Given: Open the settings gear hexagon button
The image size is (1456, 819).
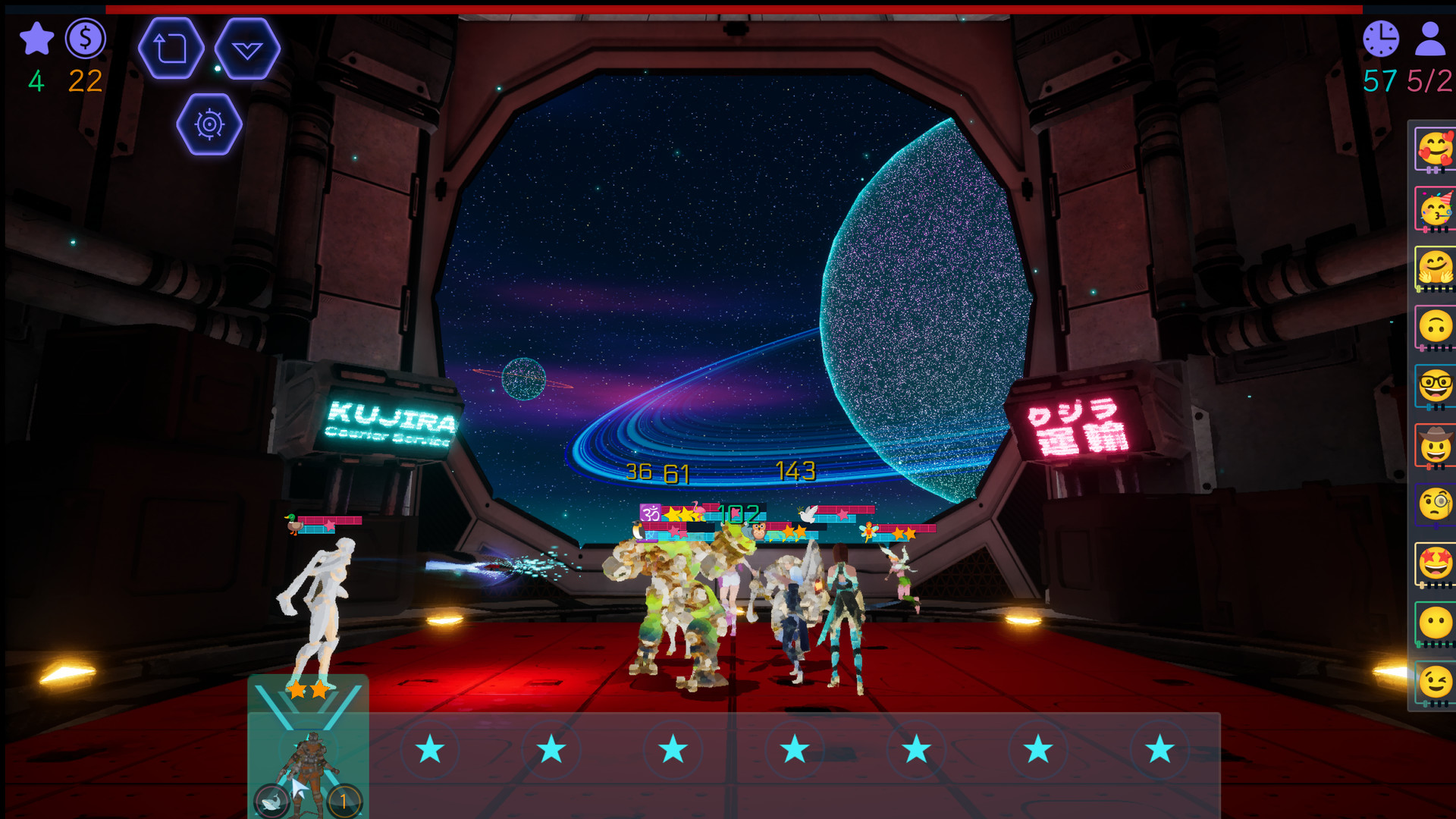Looking at the screenshot, I should (209, 124).
